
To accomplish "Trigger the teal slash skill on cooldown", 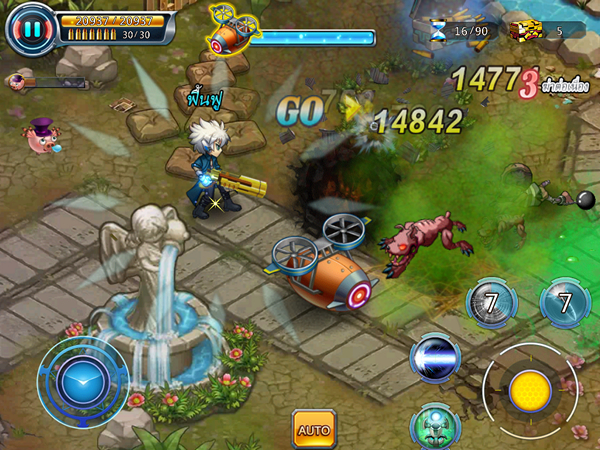I will click(565, 302).
